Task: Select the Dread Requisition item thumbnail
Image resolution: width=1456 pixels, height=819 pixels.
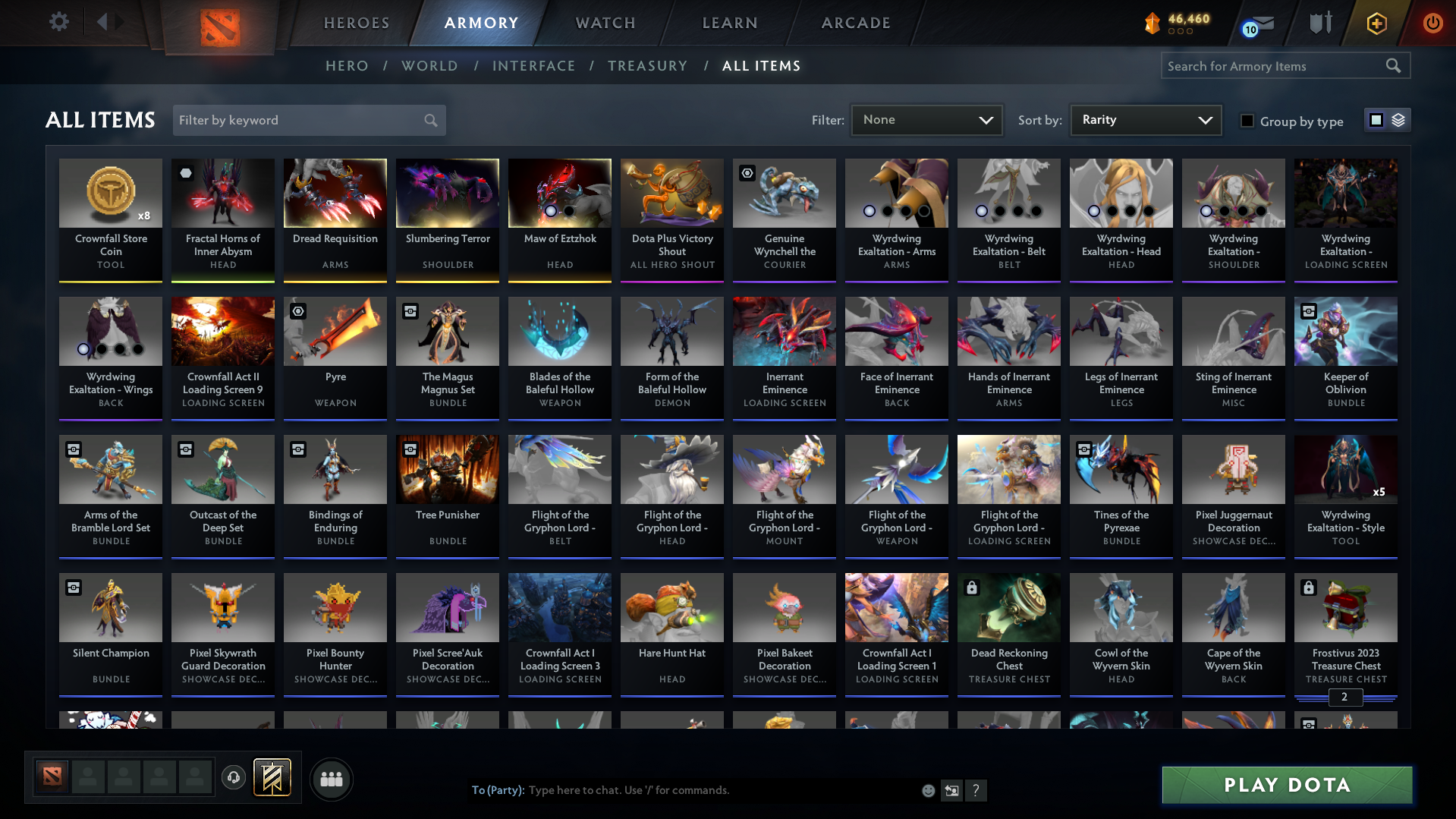Action: coord(335,194)
